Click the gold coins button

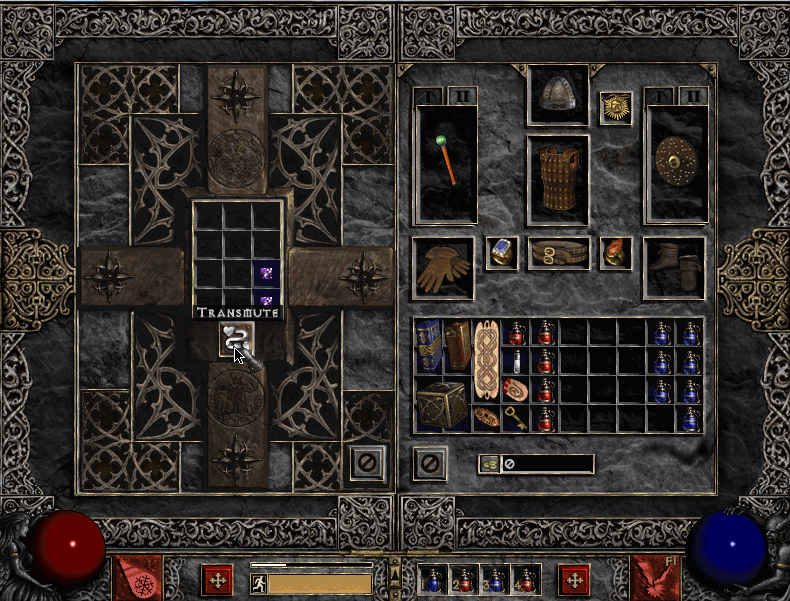click(x=490, y=464)
